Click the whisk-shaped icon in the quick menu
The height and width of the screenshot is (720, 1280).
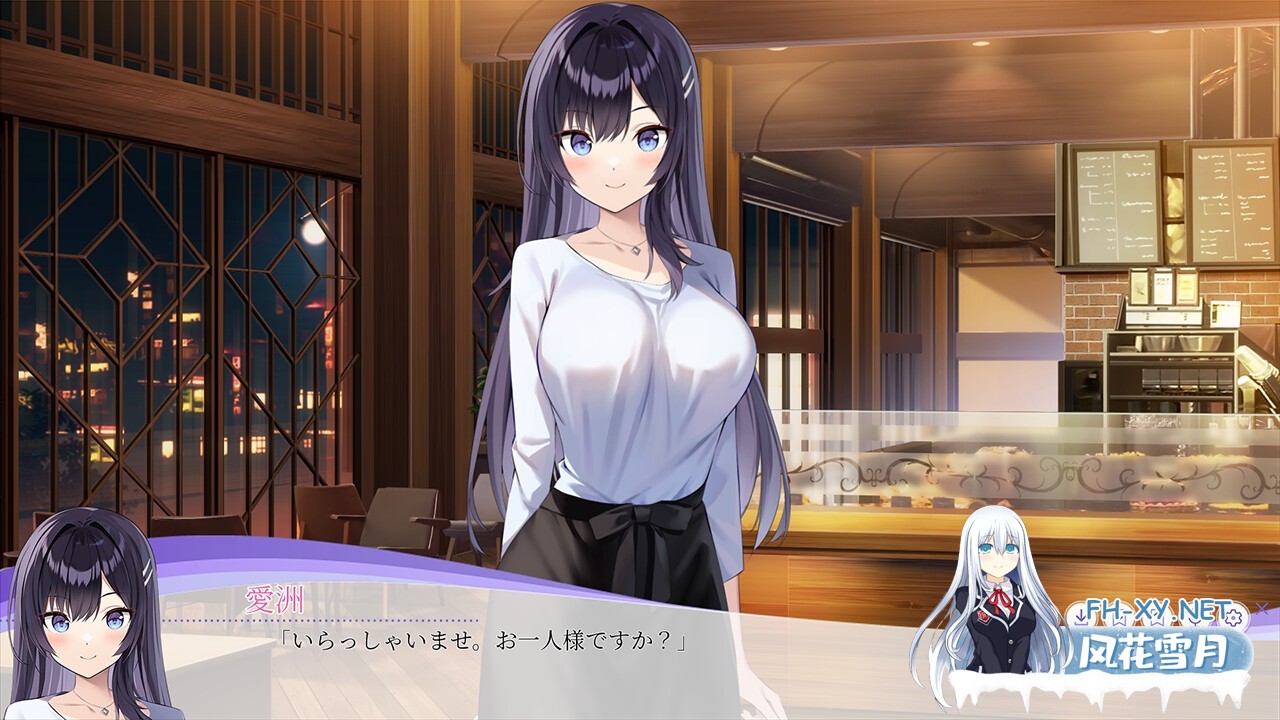click(x=1194, y=621)
